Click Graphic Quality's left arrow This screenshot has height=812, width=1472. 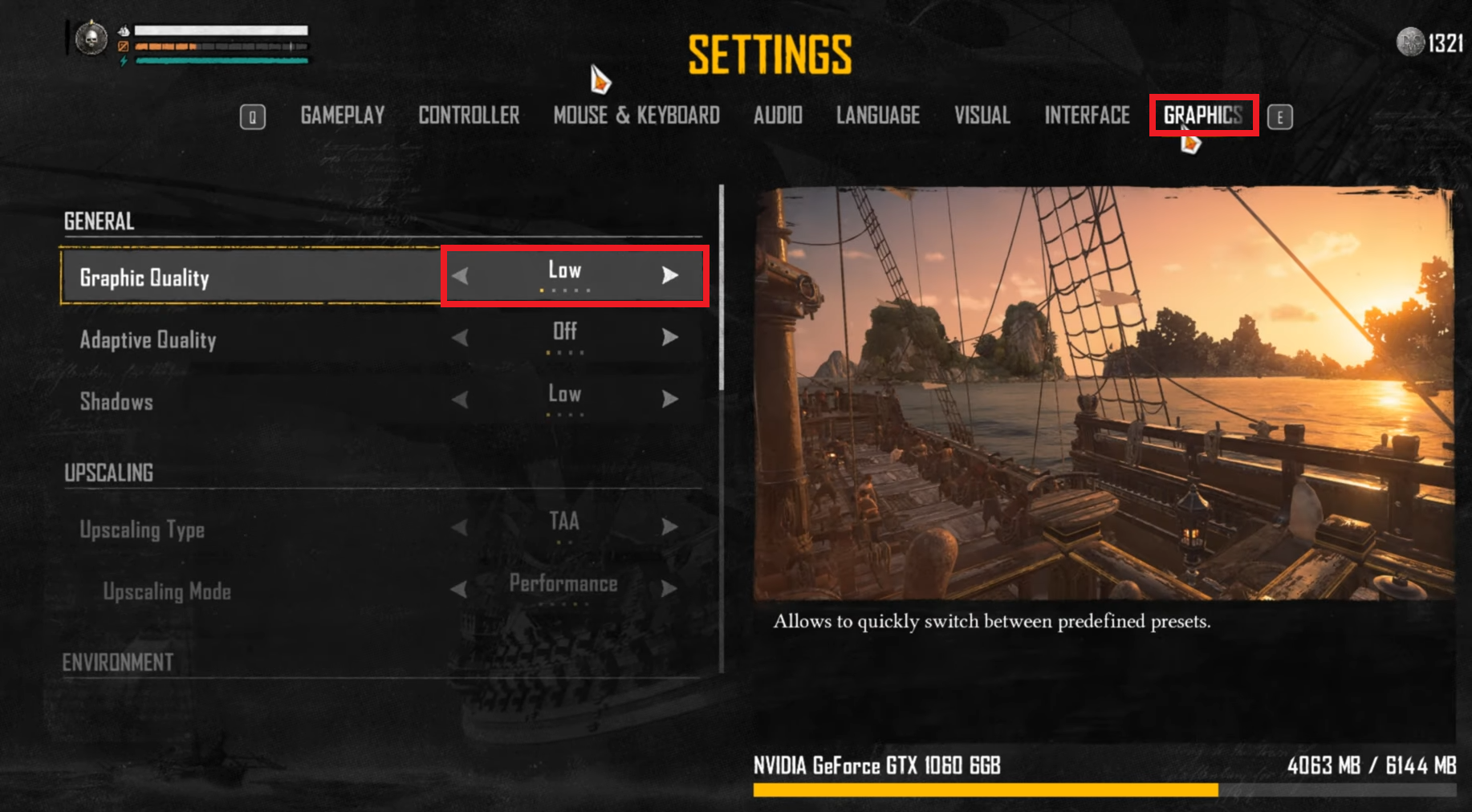(460, 276)
